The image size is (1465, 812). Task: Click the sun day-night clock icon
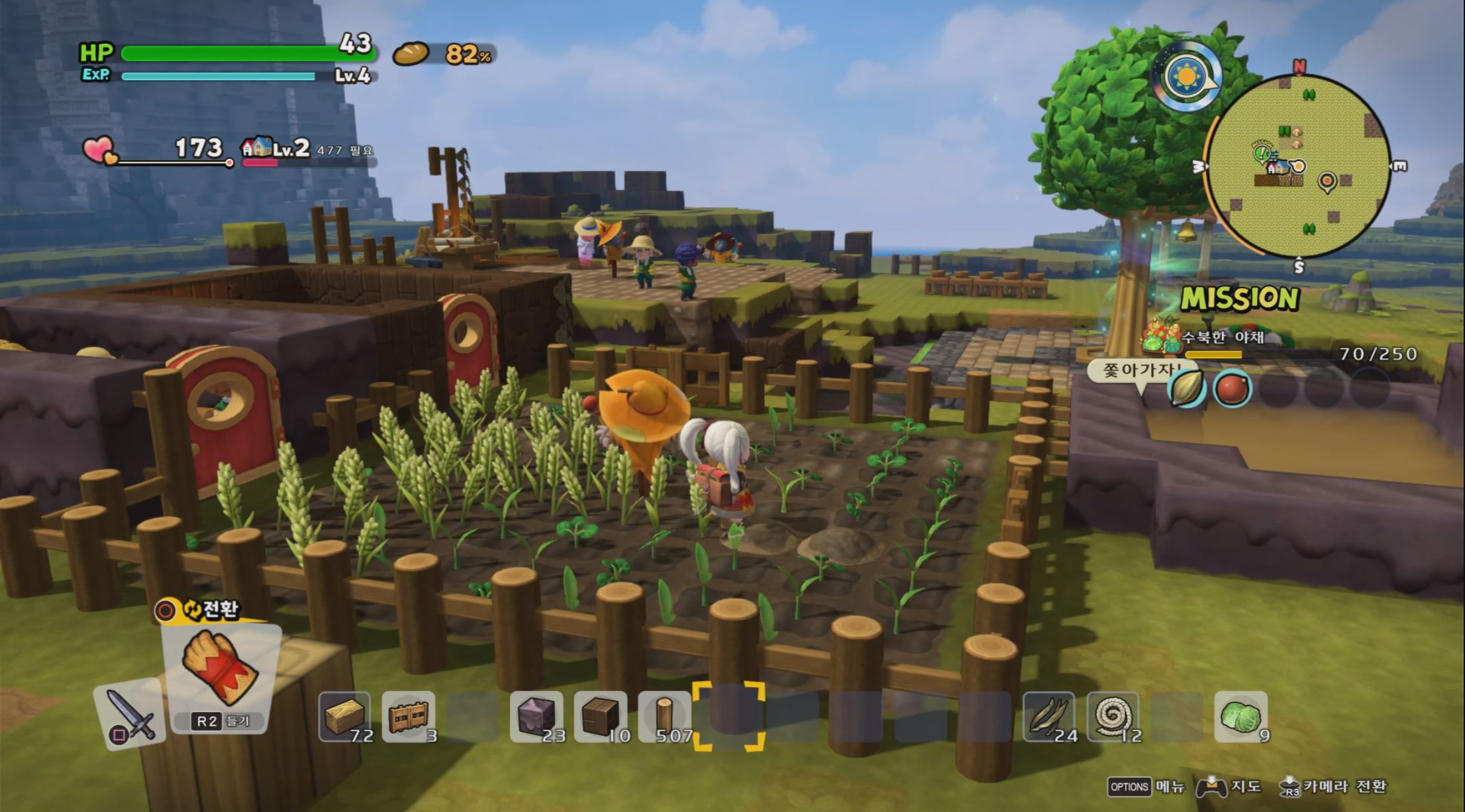[x=1187, y=78]
